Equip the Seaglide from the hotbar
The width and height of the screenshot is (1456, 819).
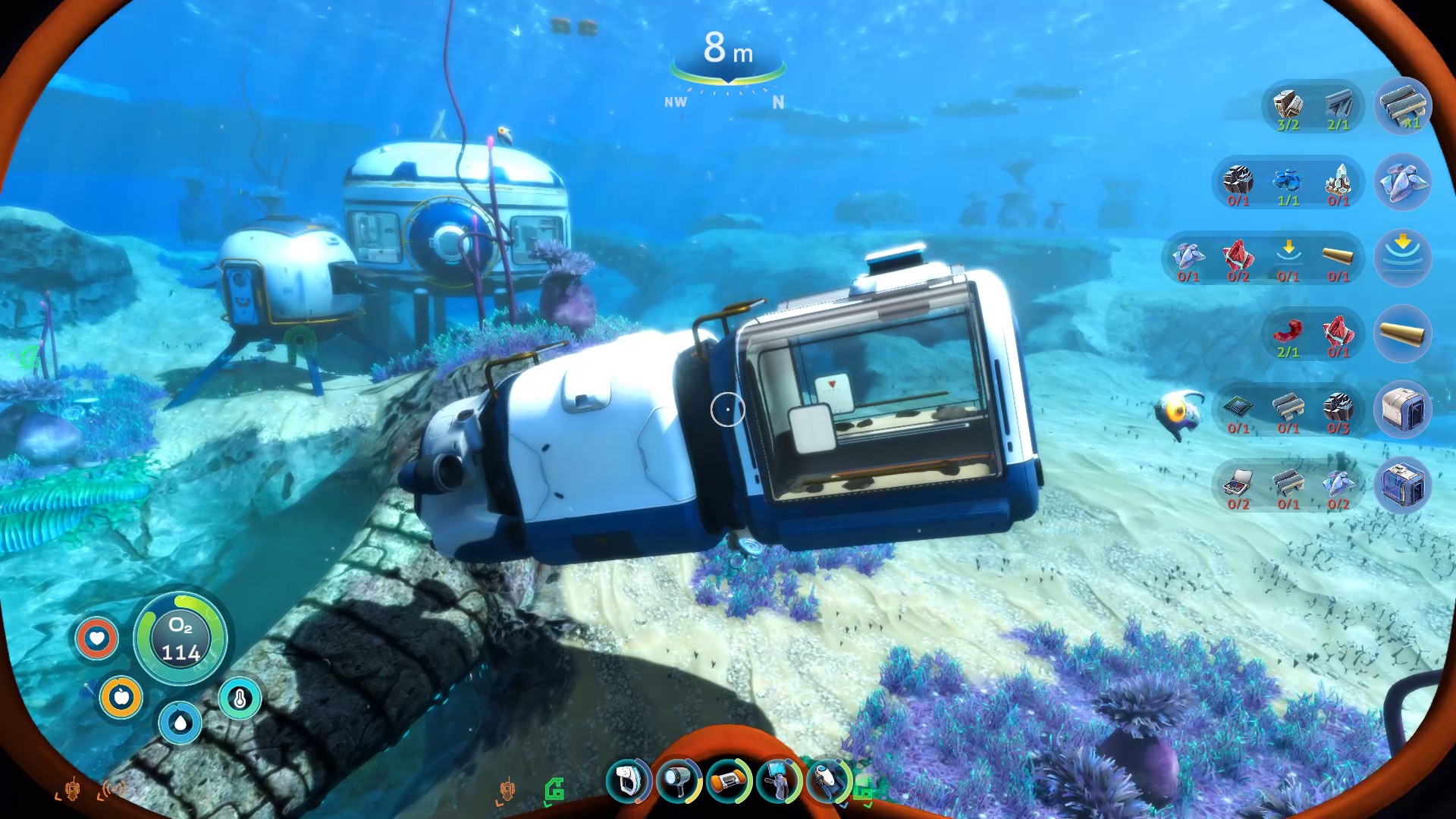(828, 780)
